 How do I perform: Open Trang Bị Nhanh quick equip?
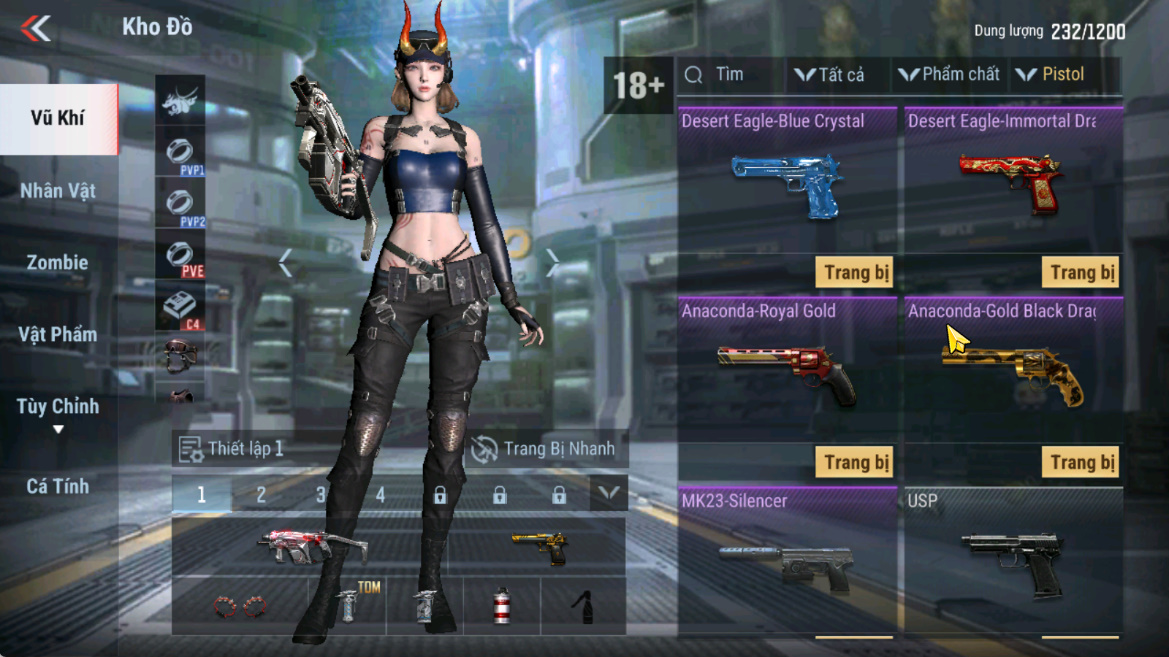click(x=544, y=449)
